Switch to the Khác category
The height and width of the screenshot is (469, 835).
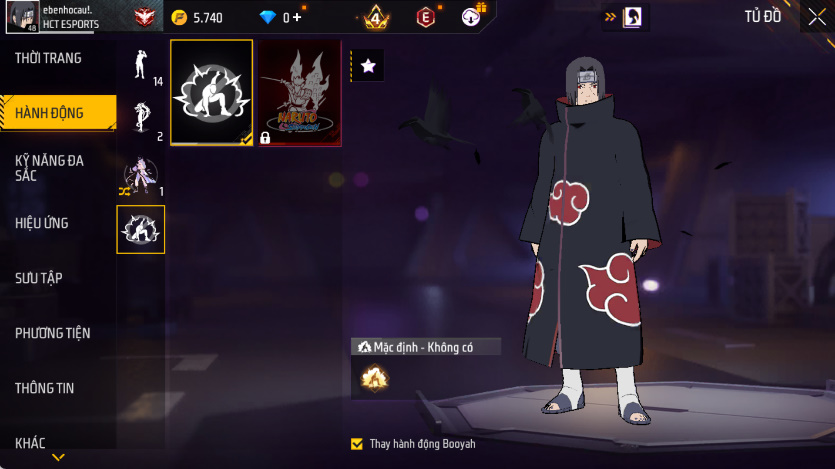(30, 443)
